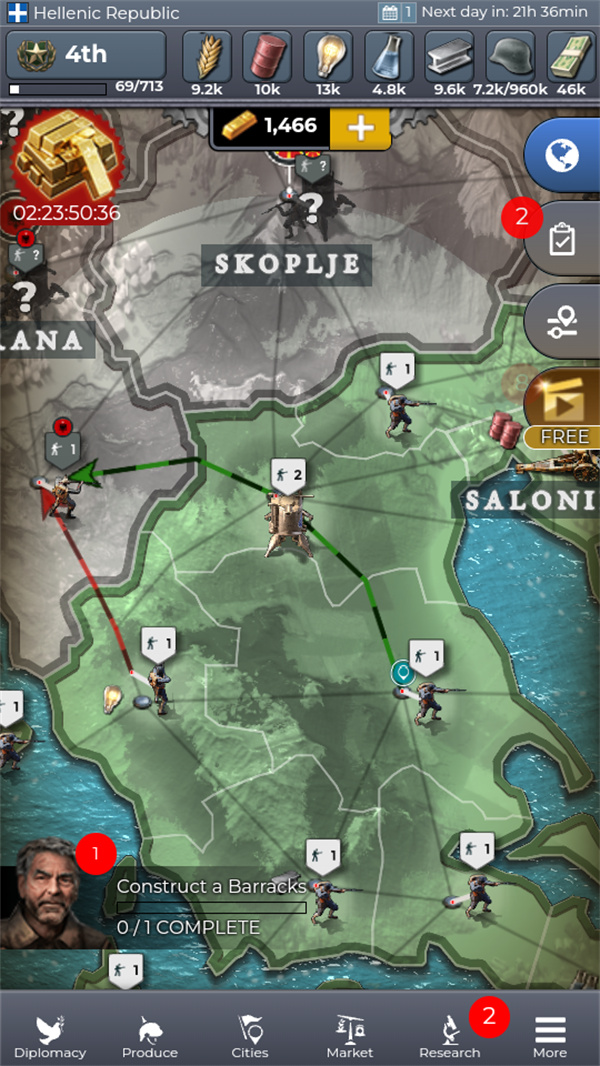Select the oil barrel resource icon
The width and height of the screenshot is (600, 1066).
pyautogui.click(x=268, y=62)
